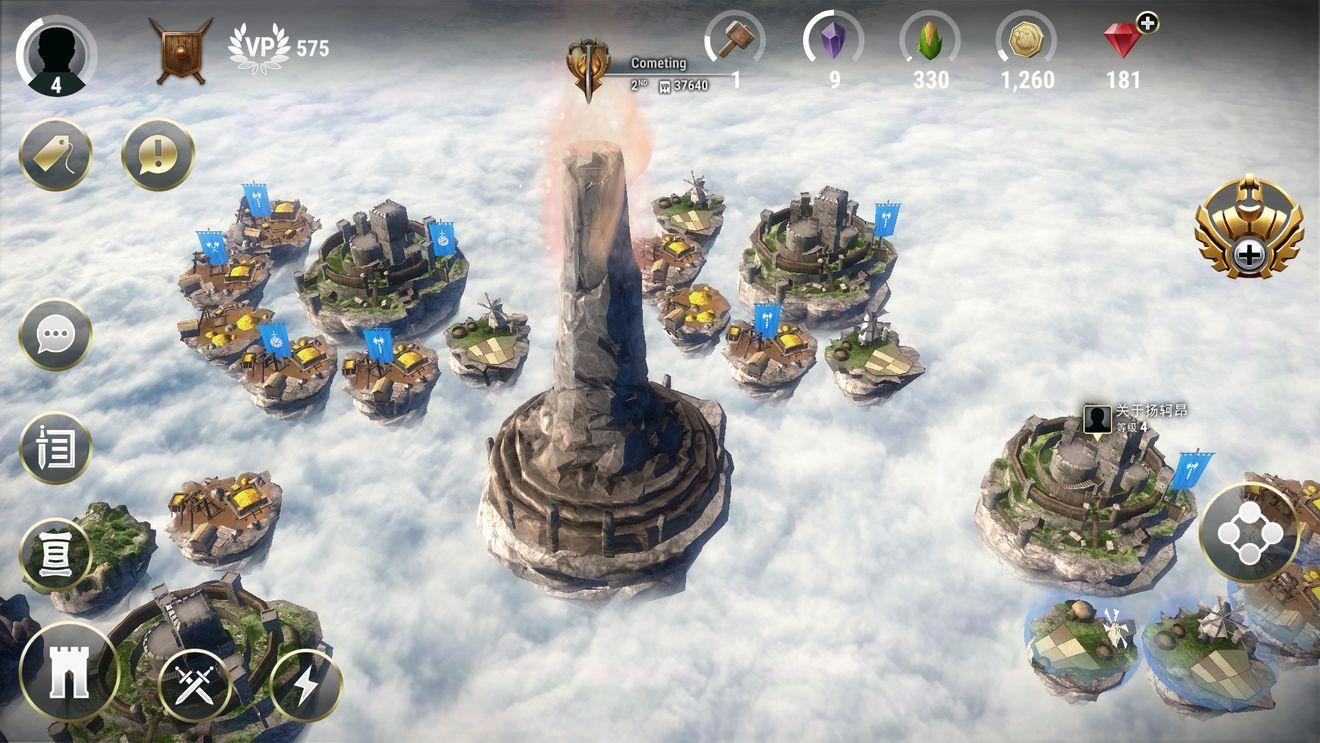This screenshot has height=743, width=1320.
Task: Open the scroll button on the left
Action: (56, 555)
